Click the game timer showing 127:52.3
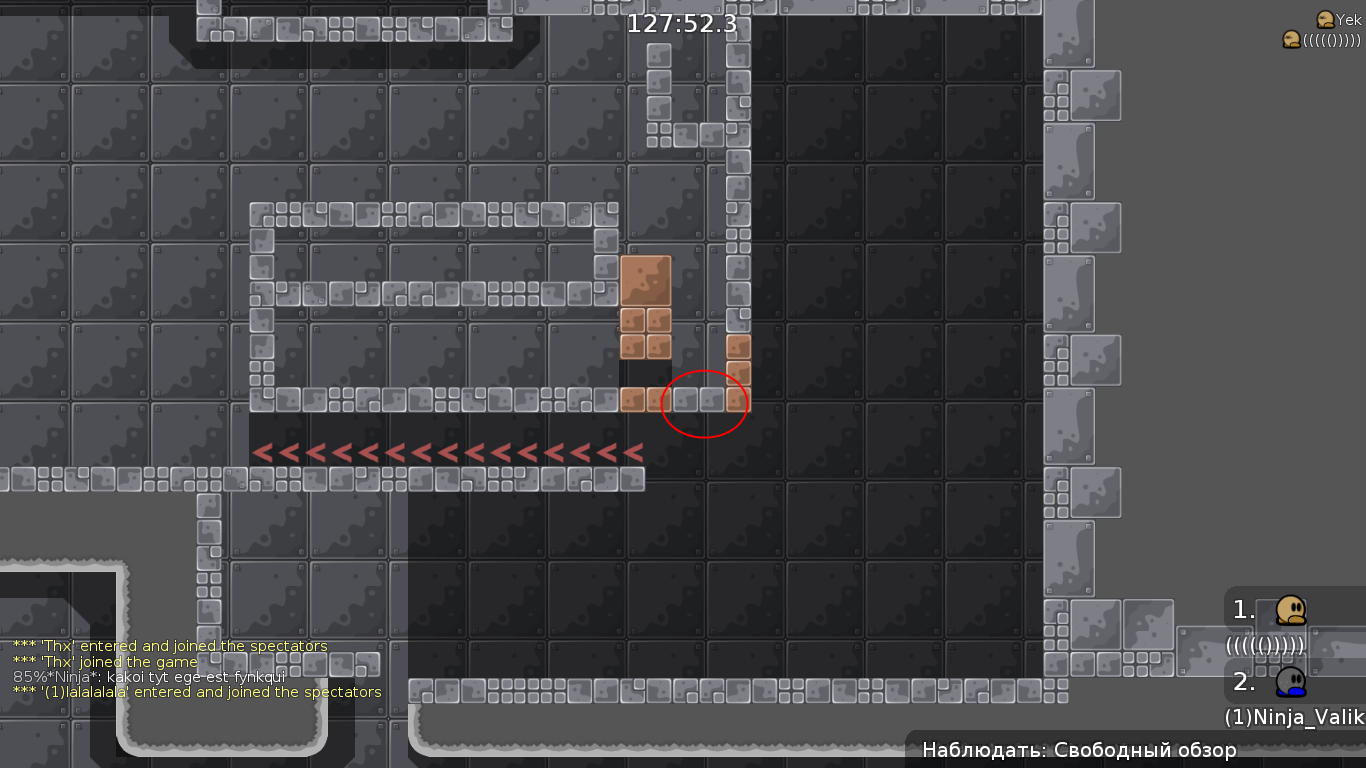The height and width of the screenshot is (768, 1366). [x=680, y=24]
